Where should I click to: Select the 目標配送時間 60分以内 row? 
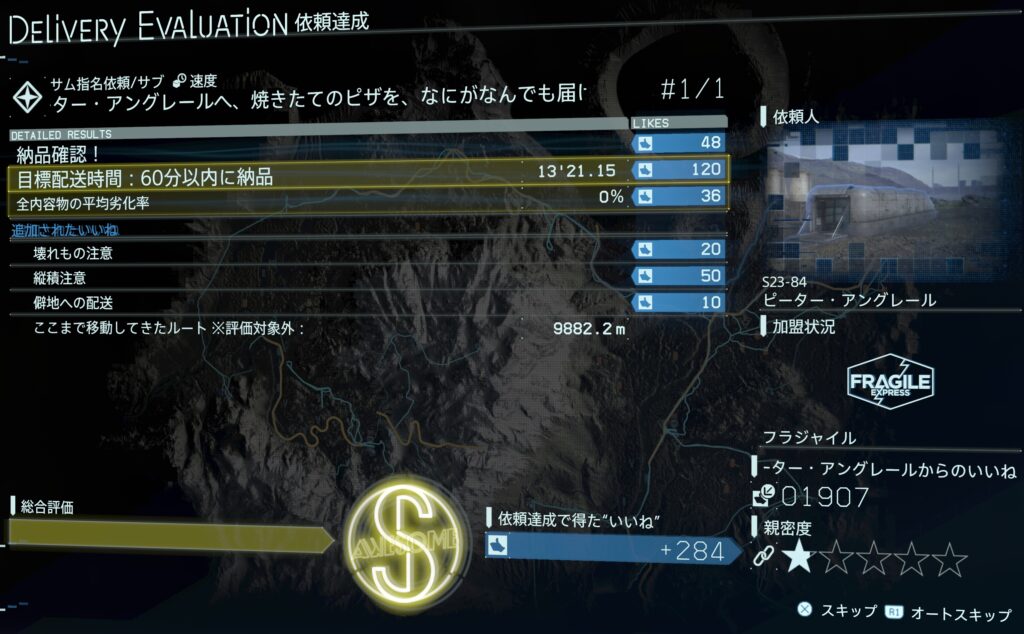[368, 177]
